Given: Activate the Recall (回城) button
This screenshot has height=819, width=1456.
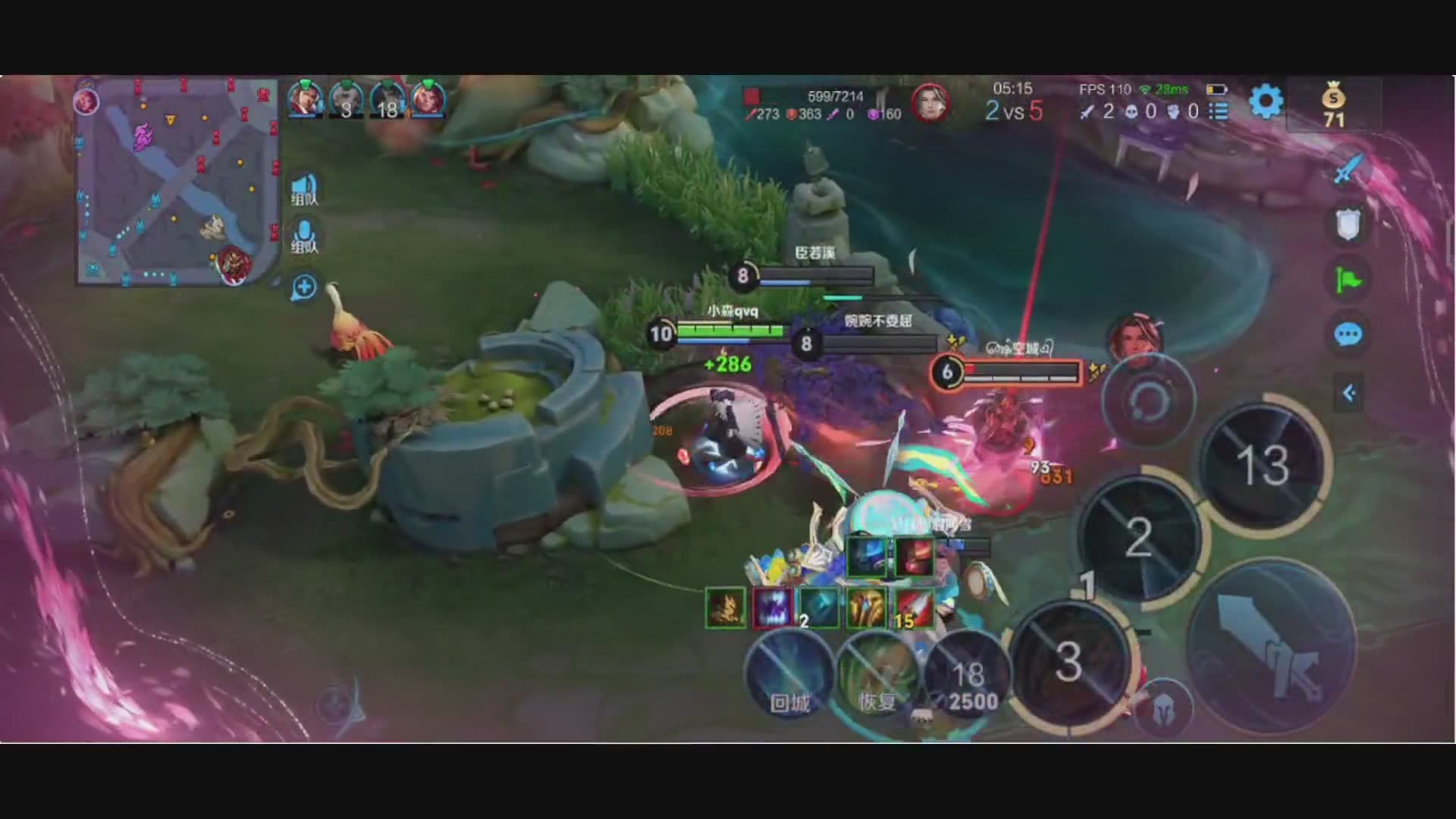Looking at the screenshot, I should [789, 675].
